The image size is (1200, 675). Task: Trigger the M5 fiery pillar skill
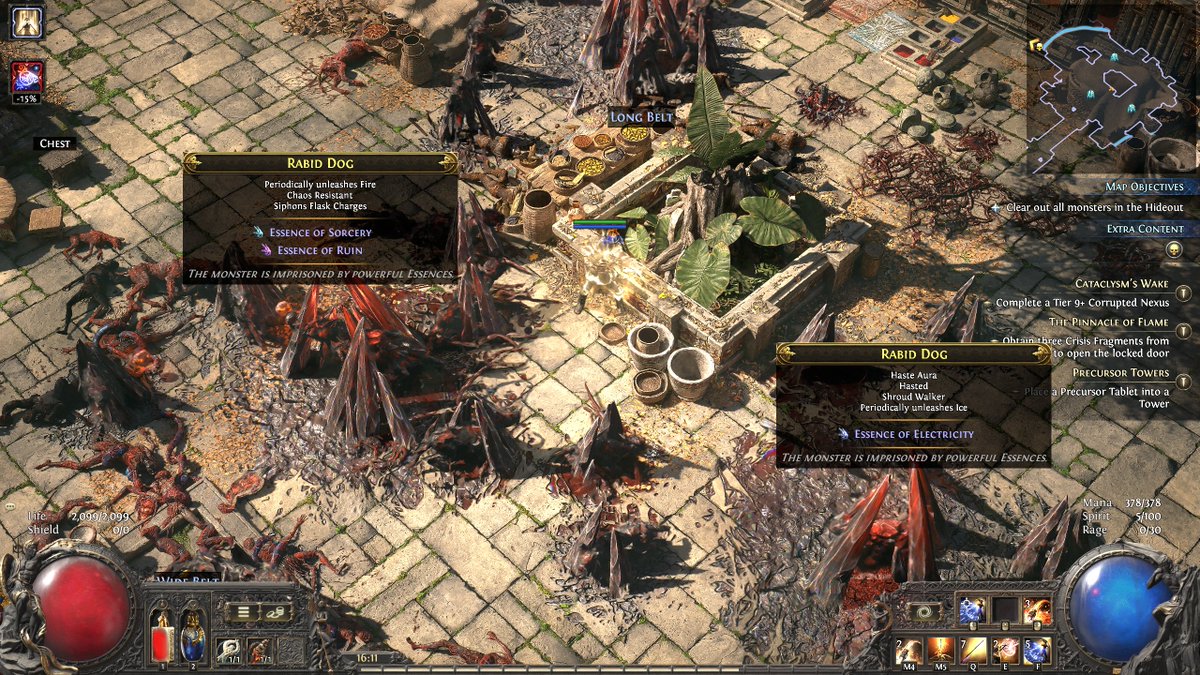click(940, 651)
